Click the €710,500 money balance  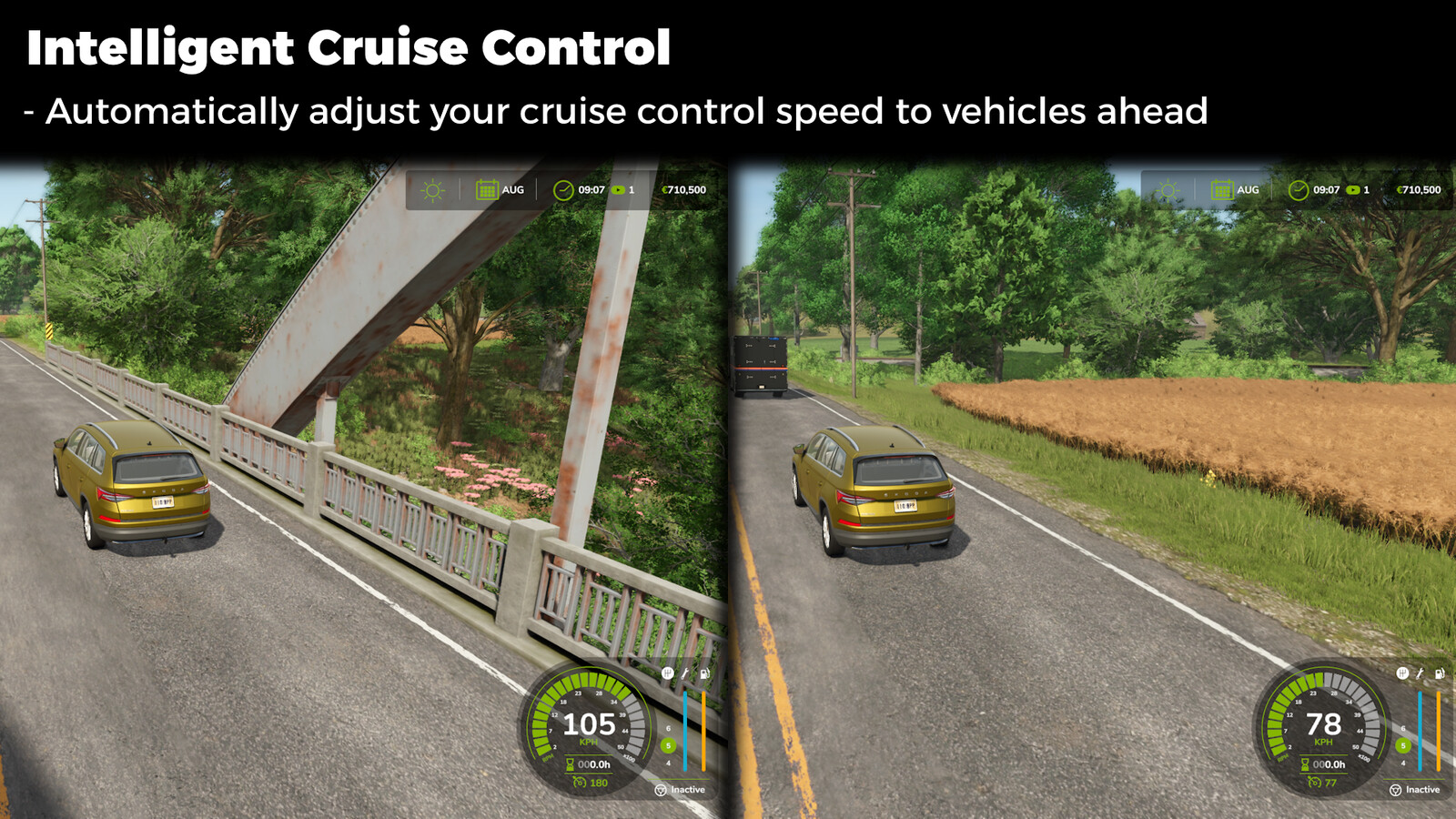coord(684,190)
